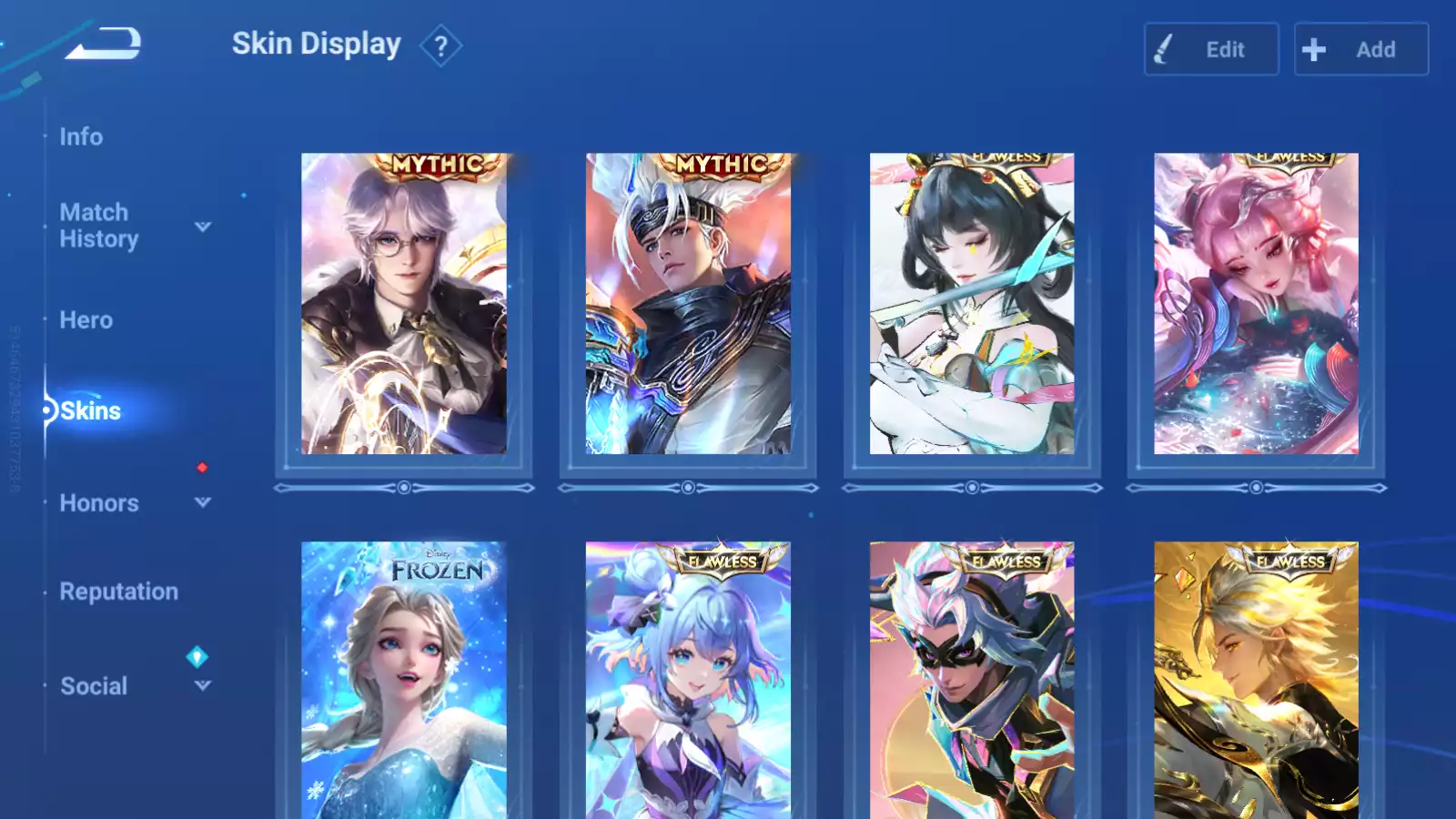Screen dimensions: 1456x819
Task: Pick the Frozen Elsa skin card
Action: [x=404, y=681]
